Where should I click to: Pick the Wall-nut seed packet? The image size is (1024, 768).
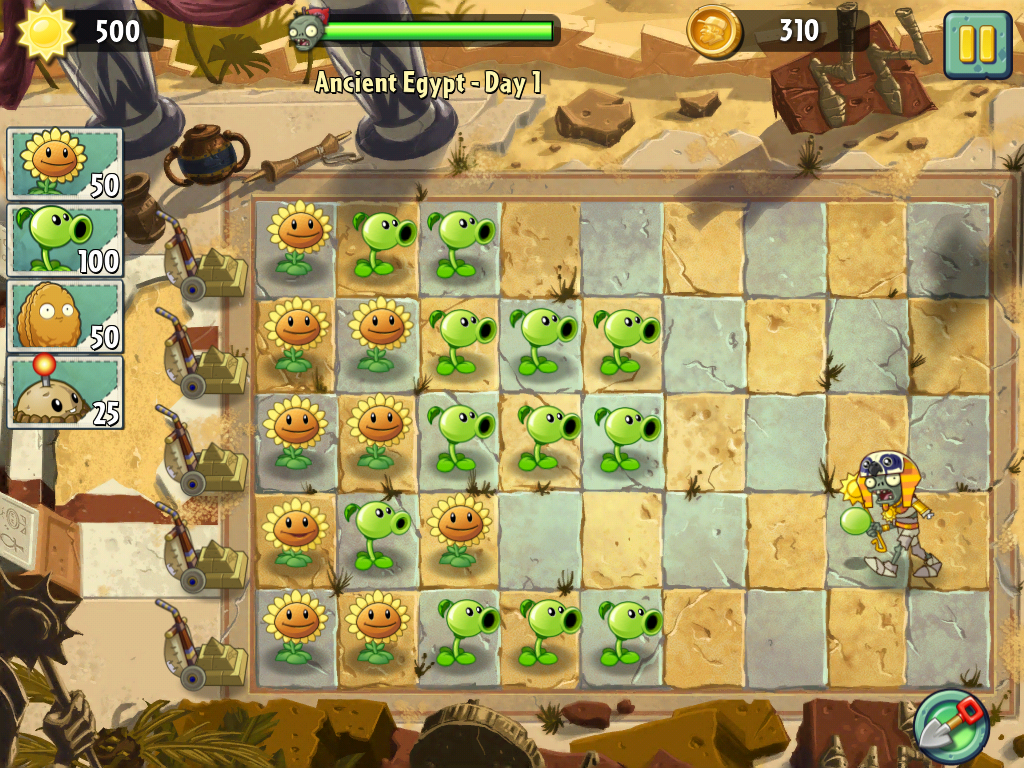[65, 316]
